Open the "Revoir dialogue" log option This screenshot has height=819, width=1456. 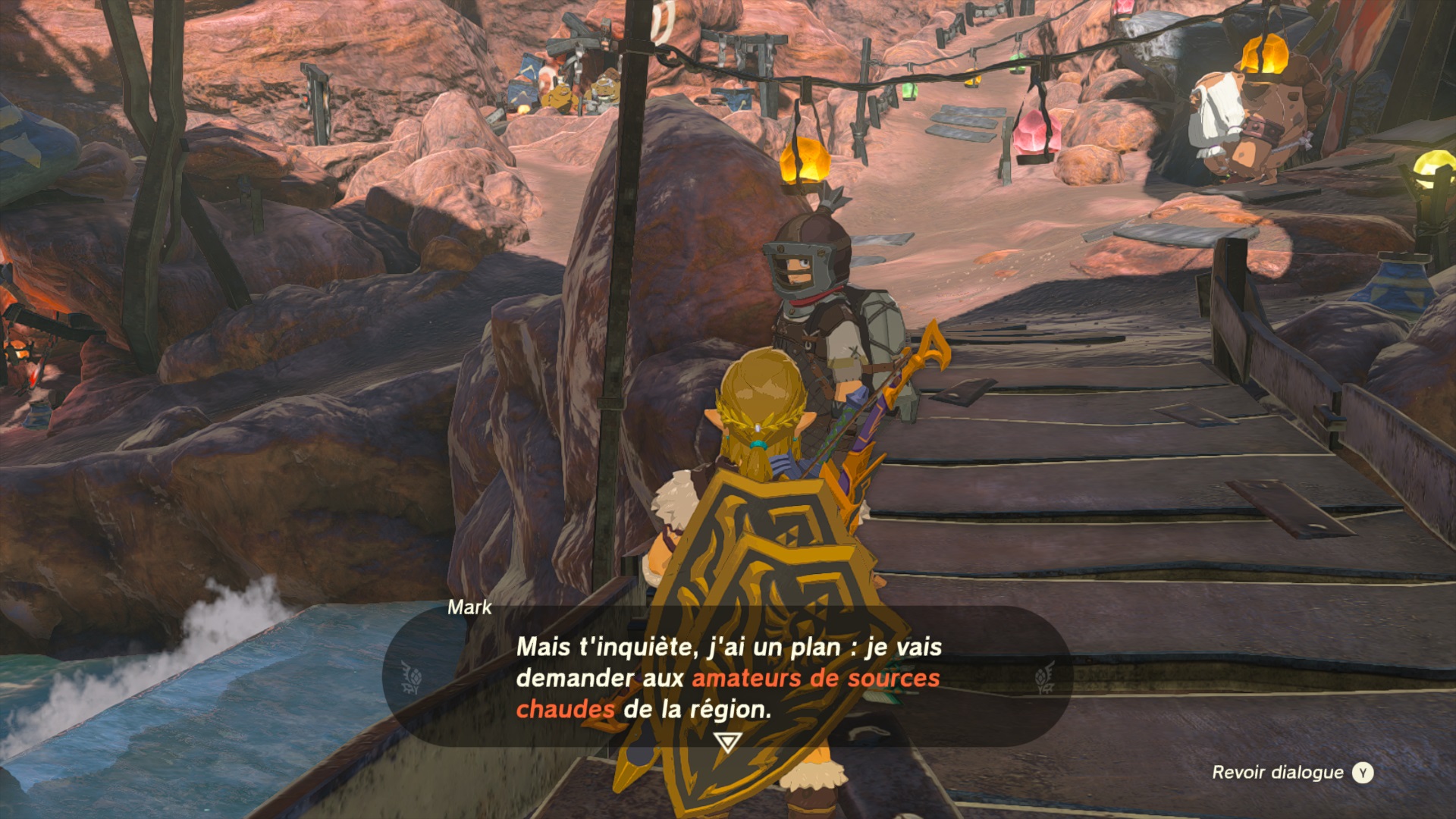click(x=1291, y=773)
